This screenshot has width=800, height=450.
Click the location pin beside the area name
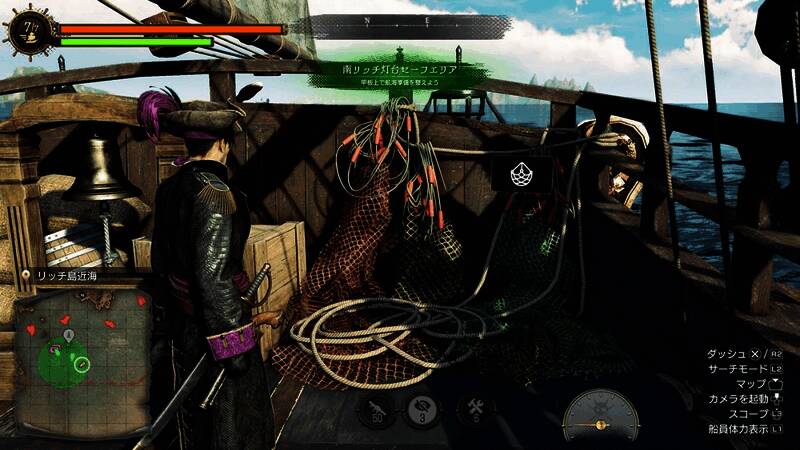coord(25,274)
